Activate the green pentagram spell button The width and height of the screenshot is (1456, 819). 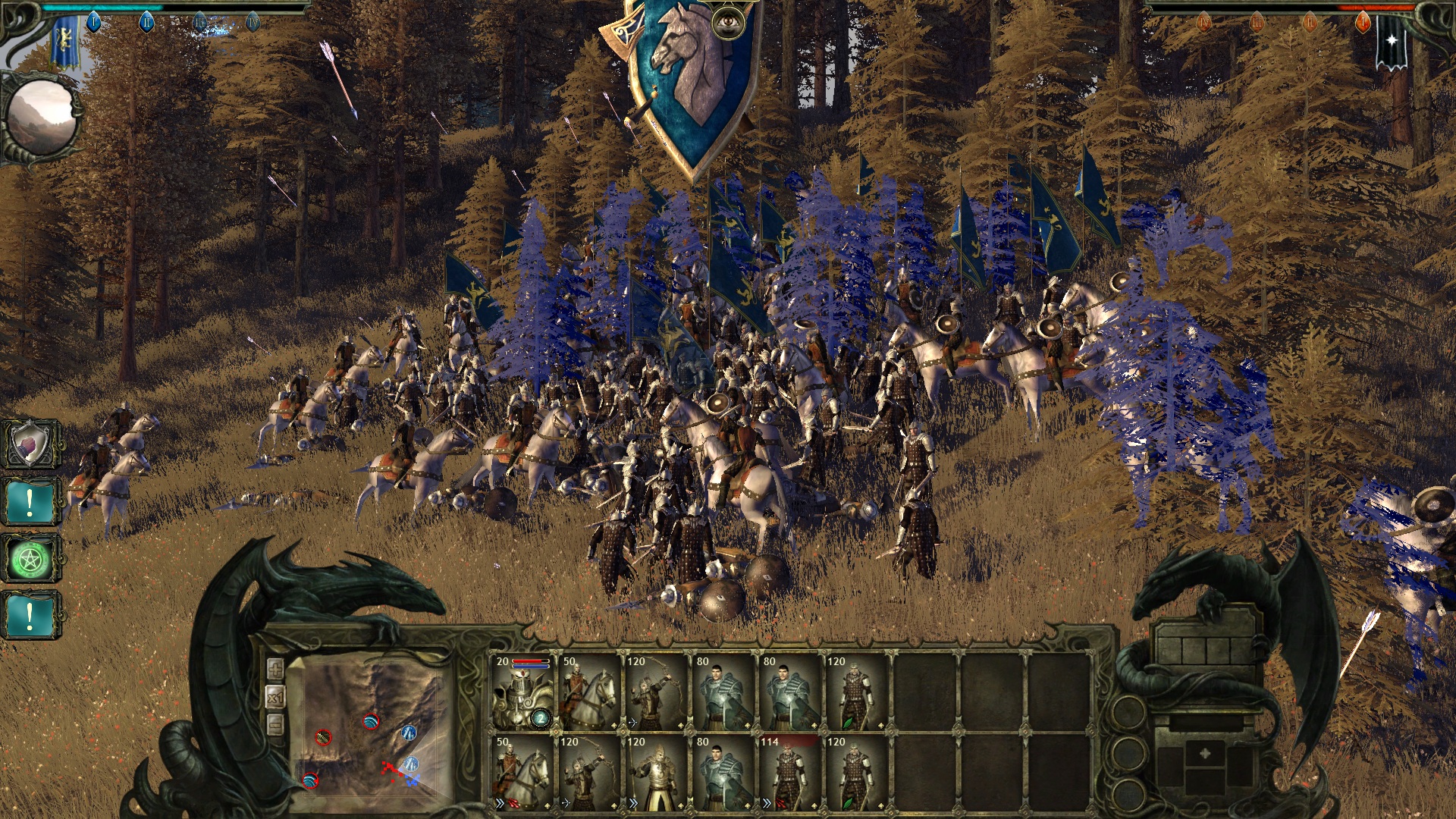30,560
